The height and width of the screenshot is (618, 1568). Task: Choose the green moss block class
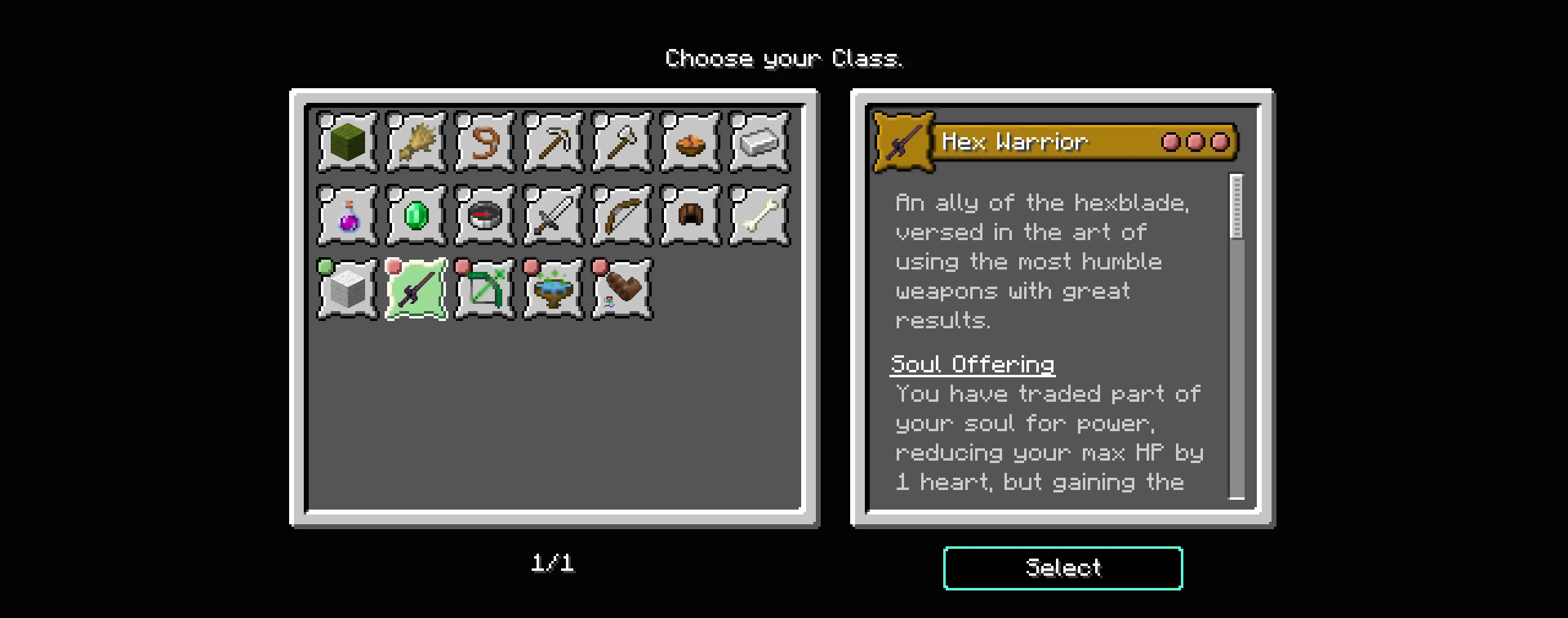point(347,142)
